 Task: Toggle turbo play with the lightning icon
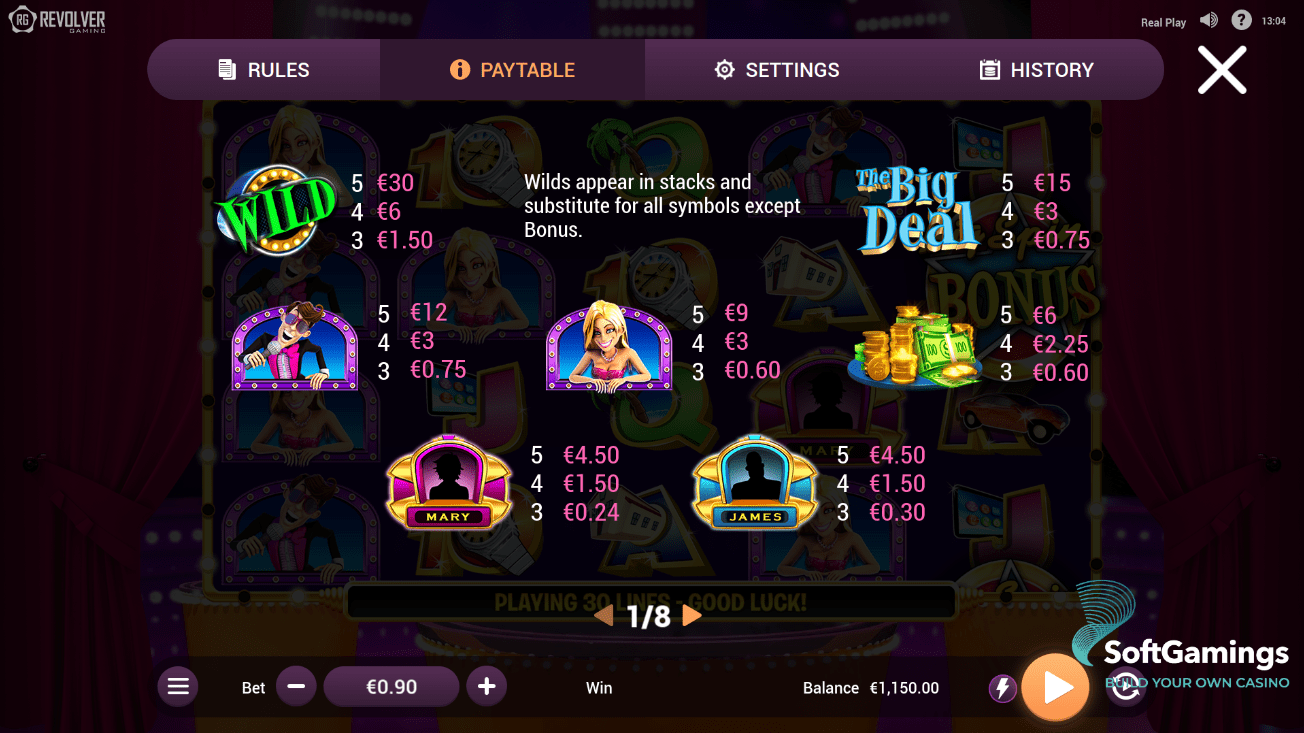tap(1003, 687)
